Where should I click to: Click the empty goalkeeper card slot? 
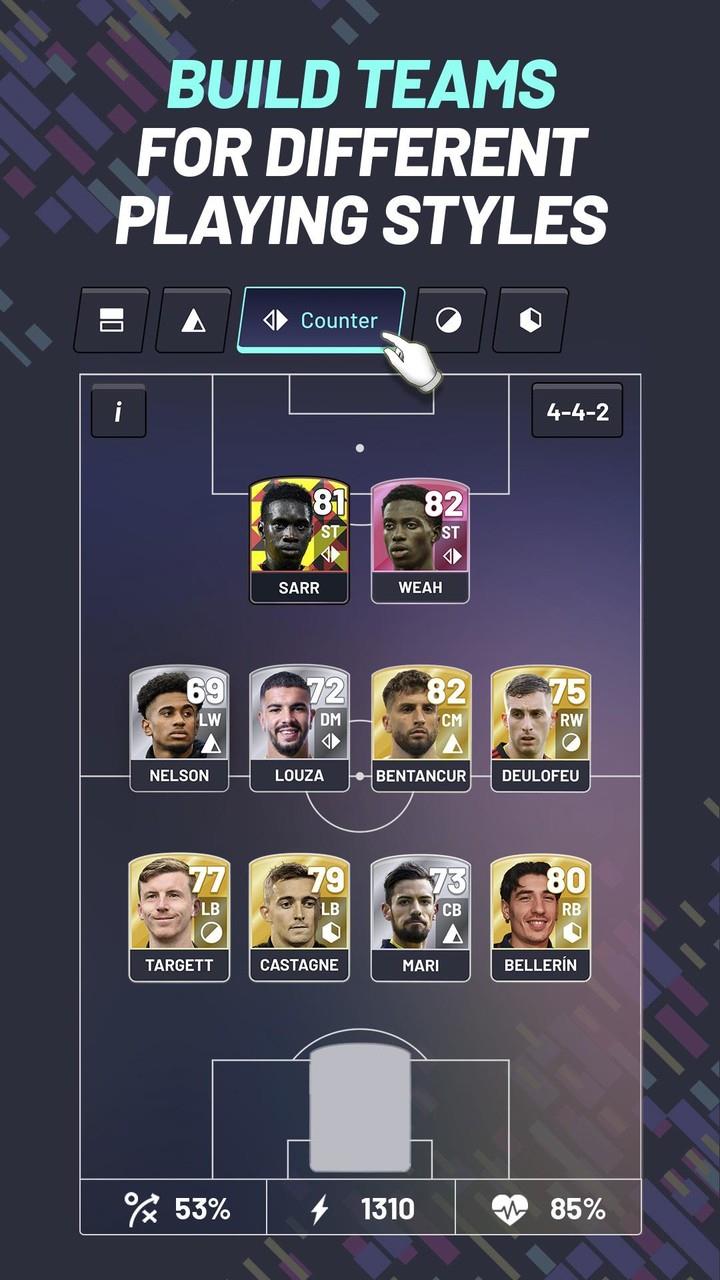coord(360,1108)
